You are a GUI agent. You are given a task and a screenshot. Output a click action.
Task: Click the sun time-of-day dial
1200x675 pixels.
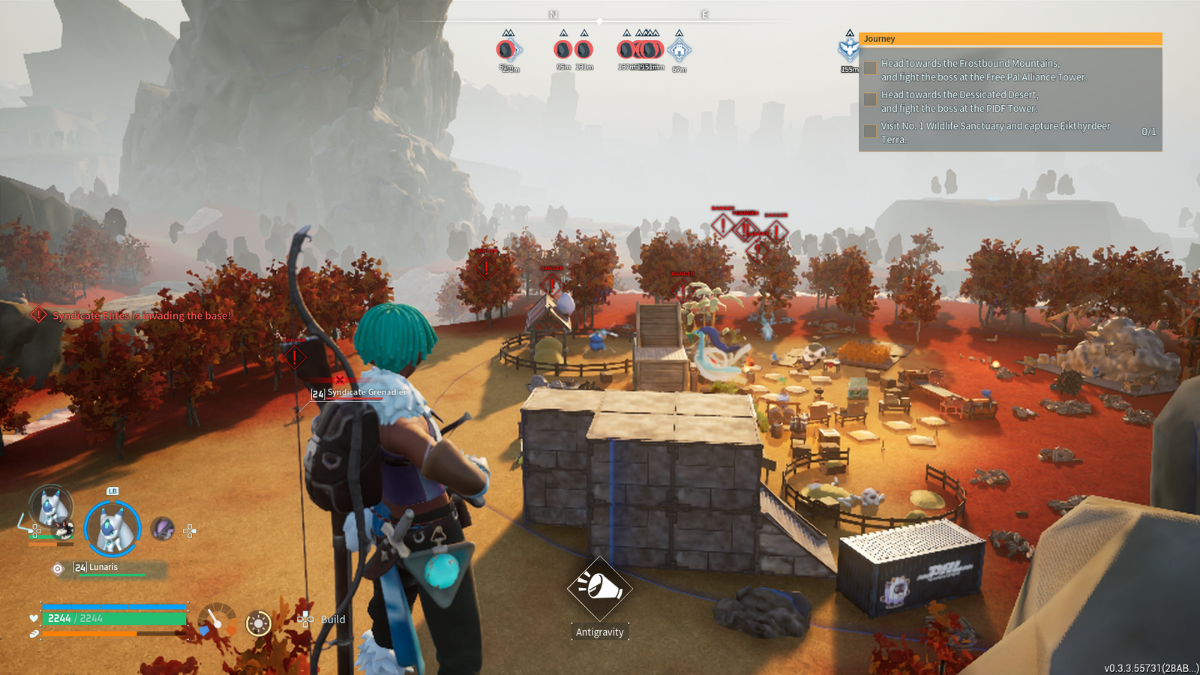coord(258,623)
